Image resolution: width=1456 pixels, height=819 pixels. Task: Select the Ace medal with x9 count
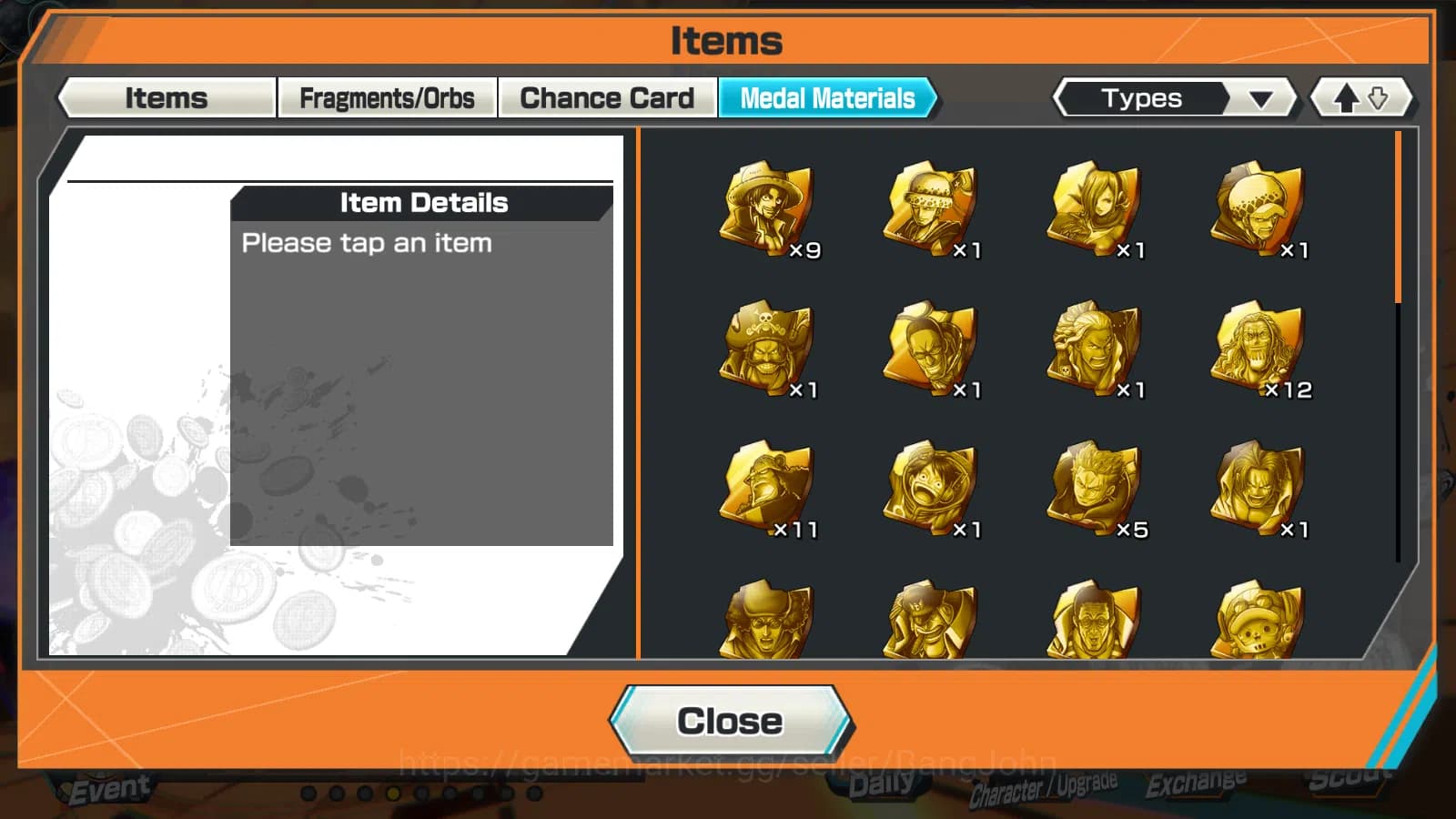coord(769,209)
